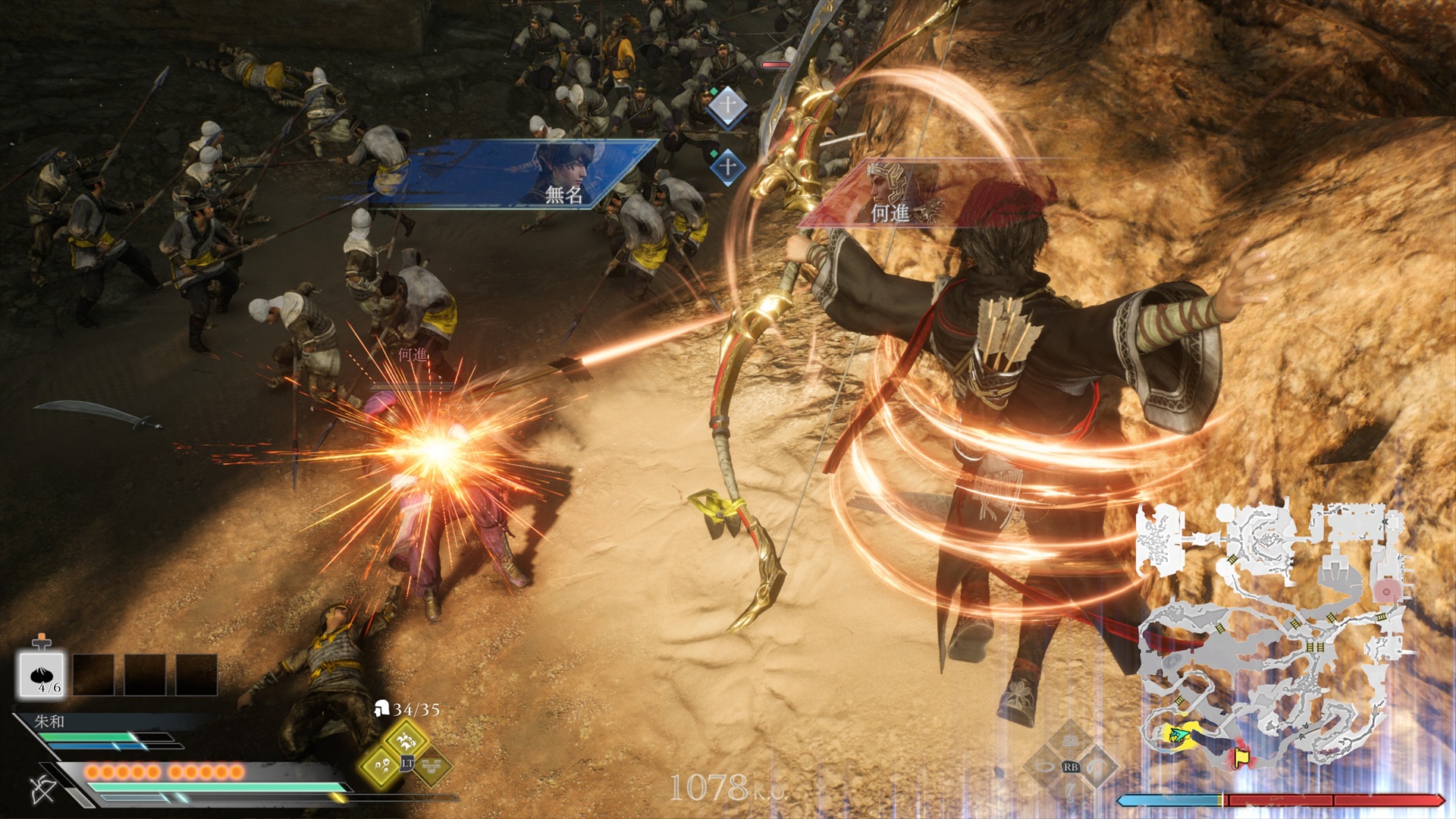This screenshot has width=1456, height=819.
Task: Activate the swirl battle art diamond
Action: [x=1097, y=766]
